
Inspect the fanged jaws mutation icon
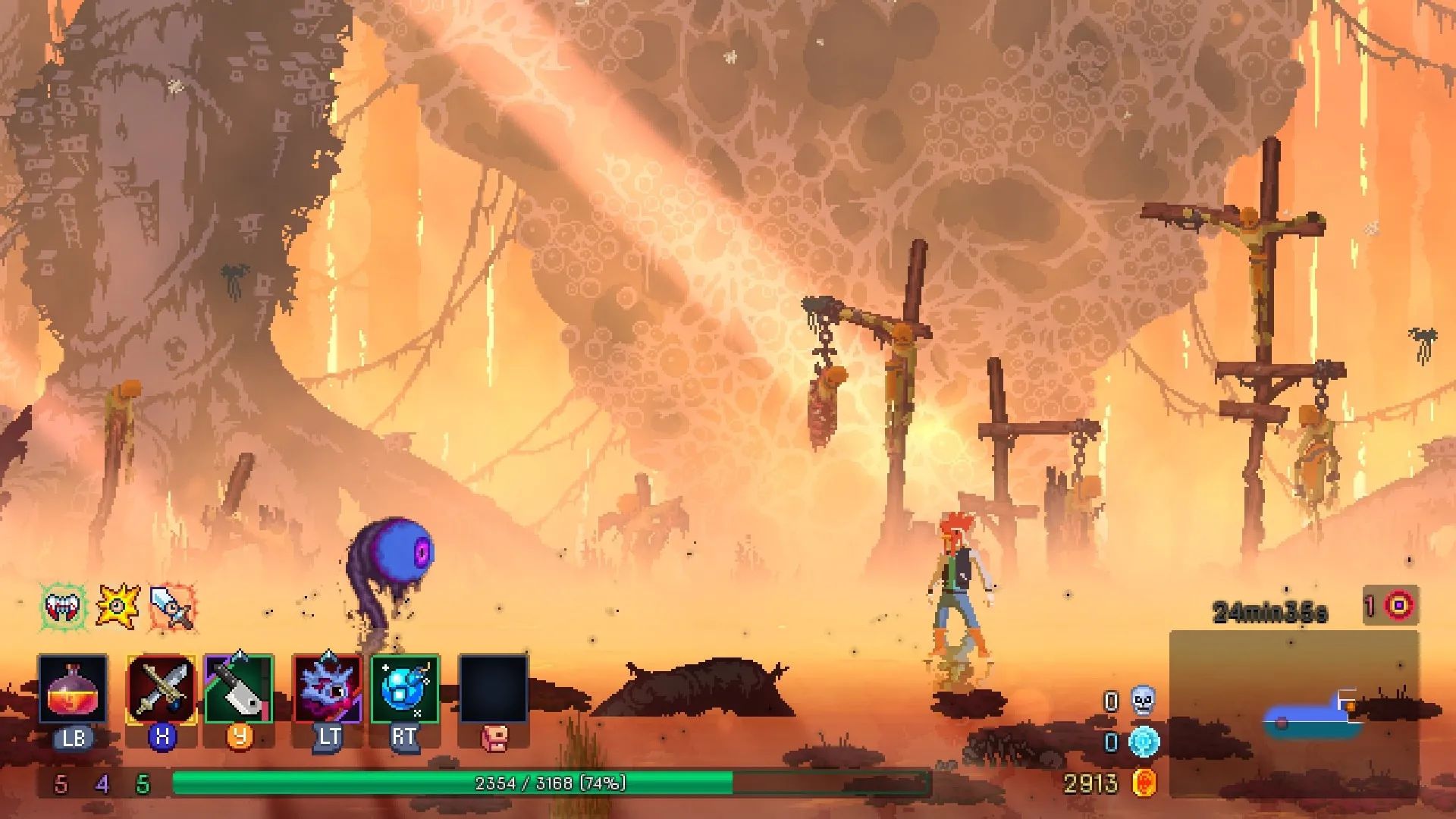(x=64, y=606)
